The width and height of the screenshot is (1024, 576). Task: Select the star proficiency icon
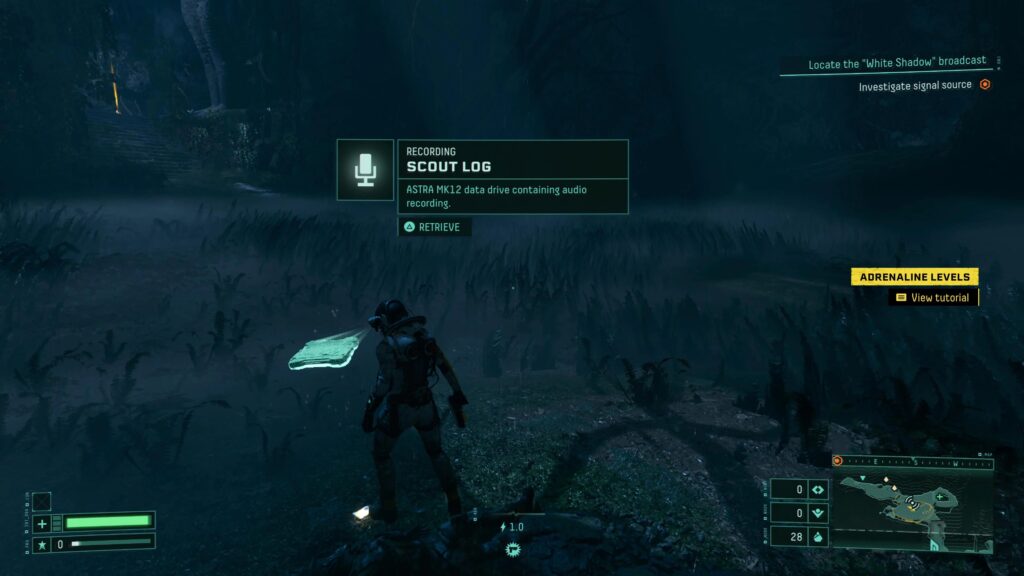[x=41, y=545]
